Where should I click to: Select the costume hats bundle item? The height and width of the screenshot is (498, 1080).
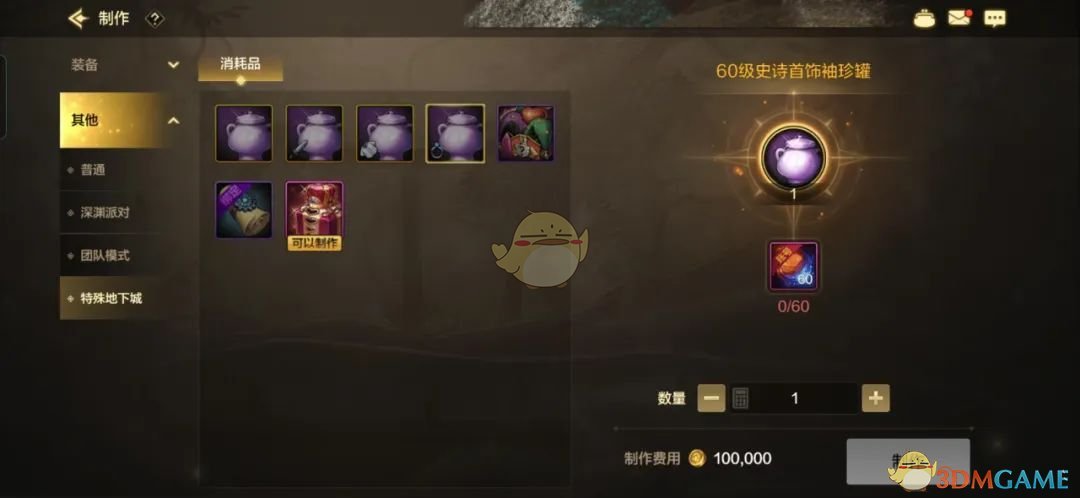(x=526, y=133)
